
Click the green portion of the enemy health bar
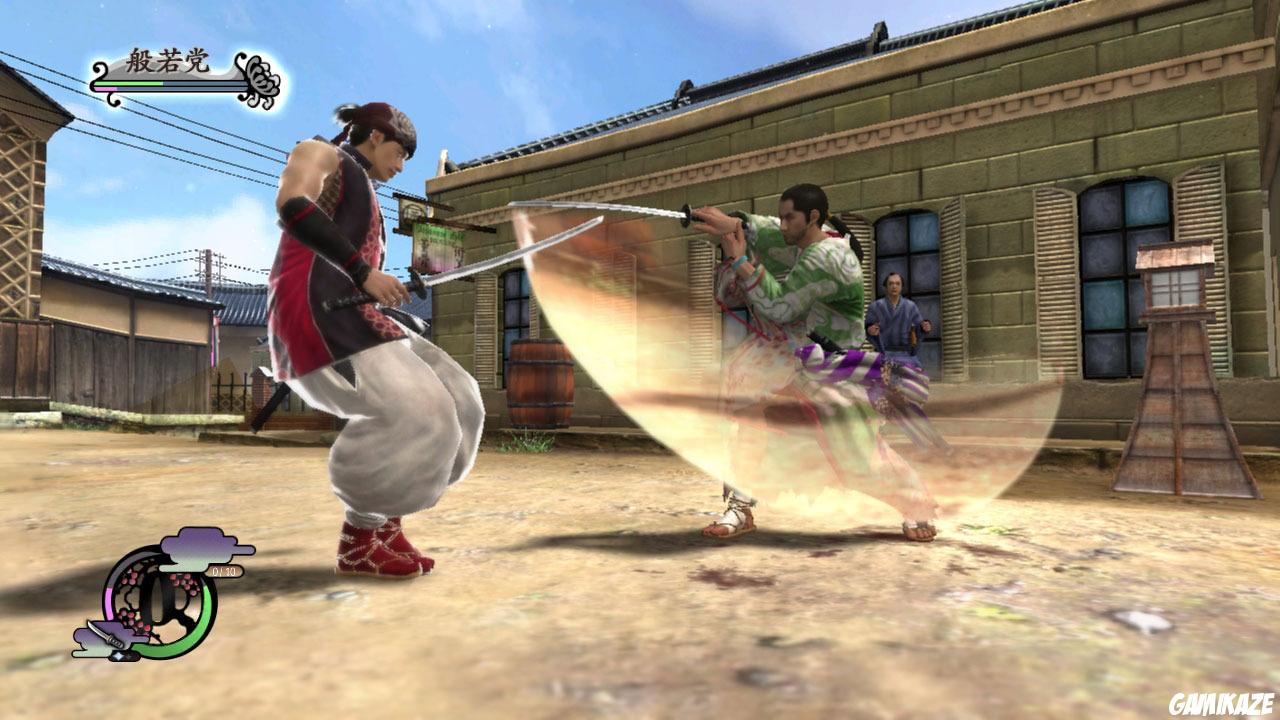click(130, 83)
